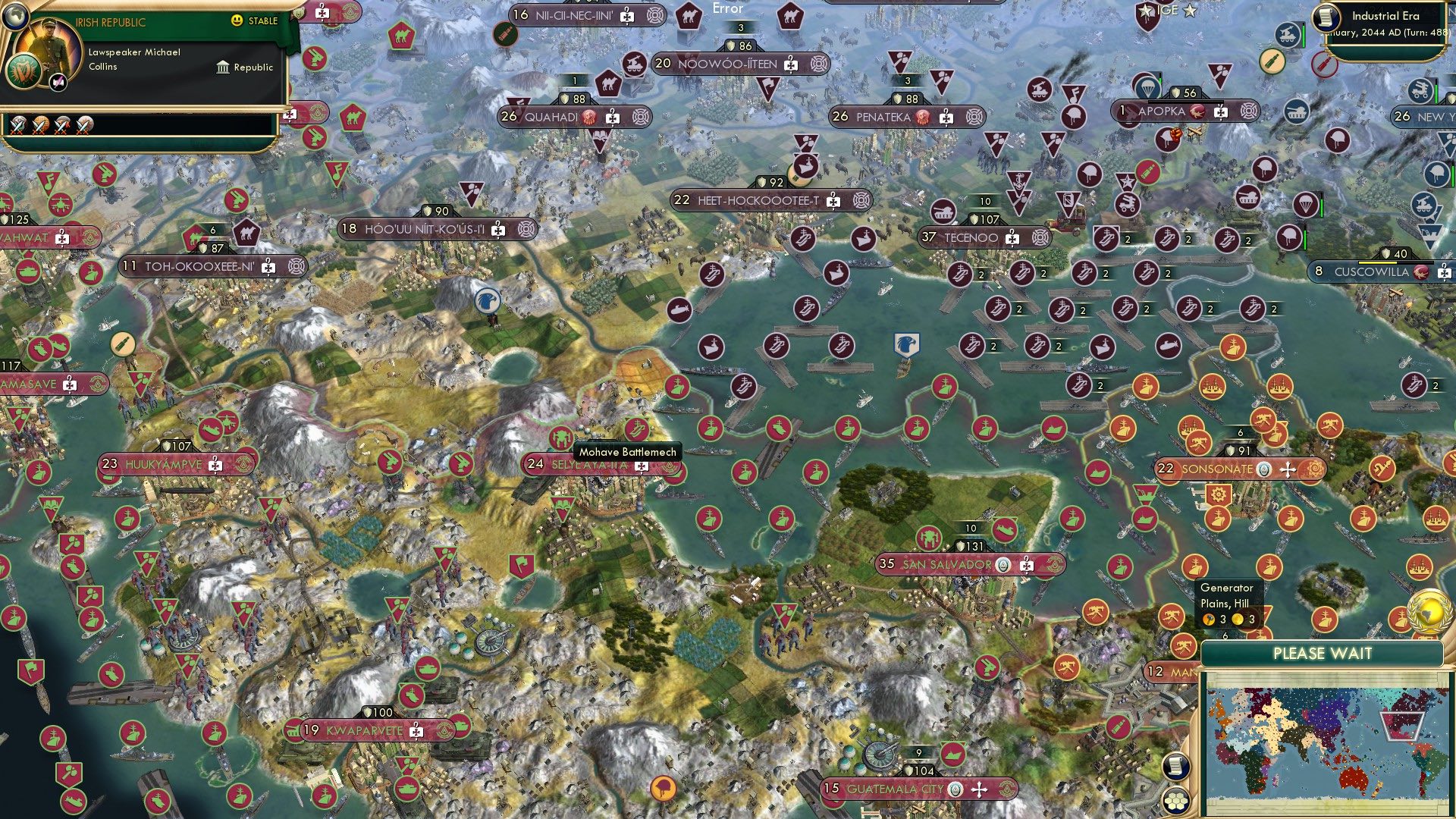Screen dimensions: 1456x819
Task: Select the cross religion icon on Sonsonate's banner
Action: (x=1289, y=470)
